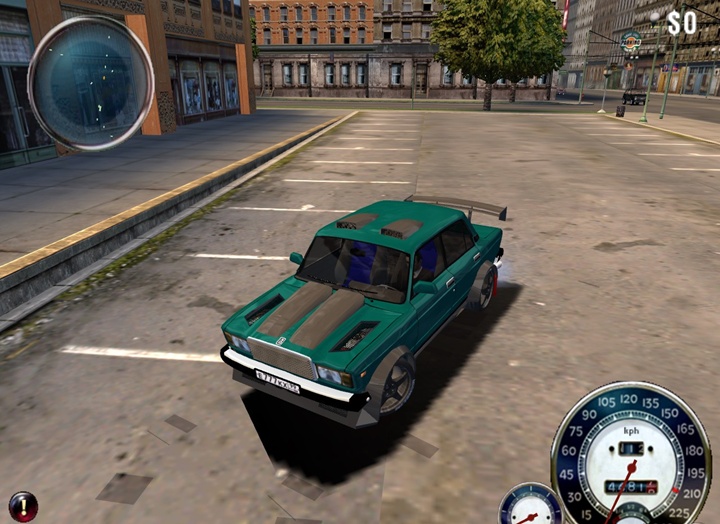Click the circular radar minimap
Screen dimensions: 720x524
tap(91, 83)
